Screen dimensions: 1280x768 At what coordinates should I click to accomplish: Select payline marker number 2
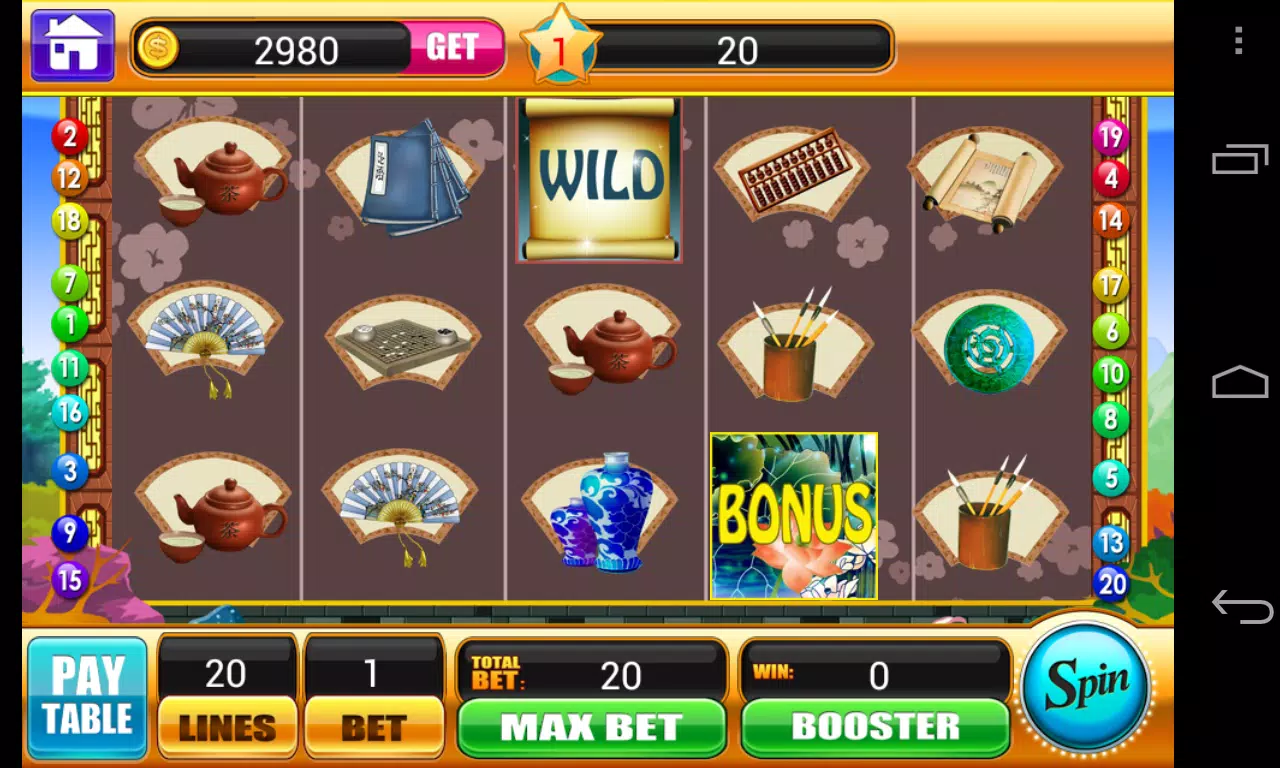point(69,135)
